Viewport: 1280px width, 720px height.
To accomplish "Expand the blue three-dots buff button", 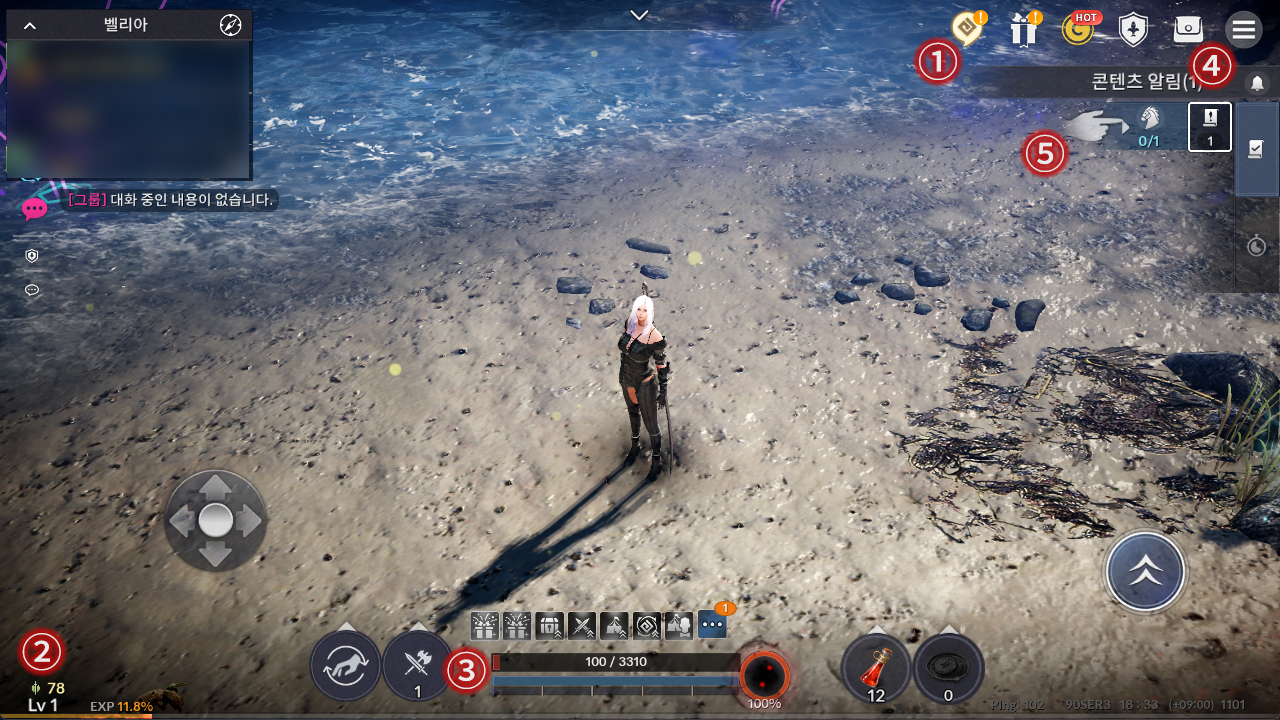I will 712,624.
